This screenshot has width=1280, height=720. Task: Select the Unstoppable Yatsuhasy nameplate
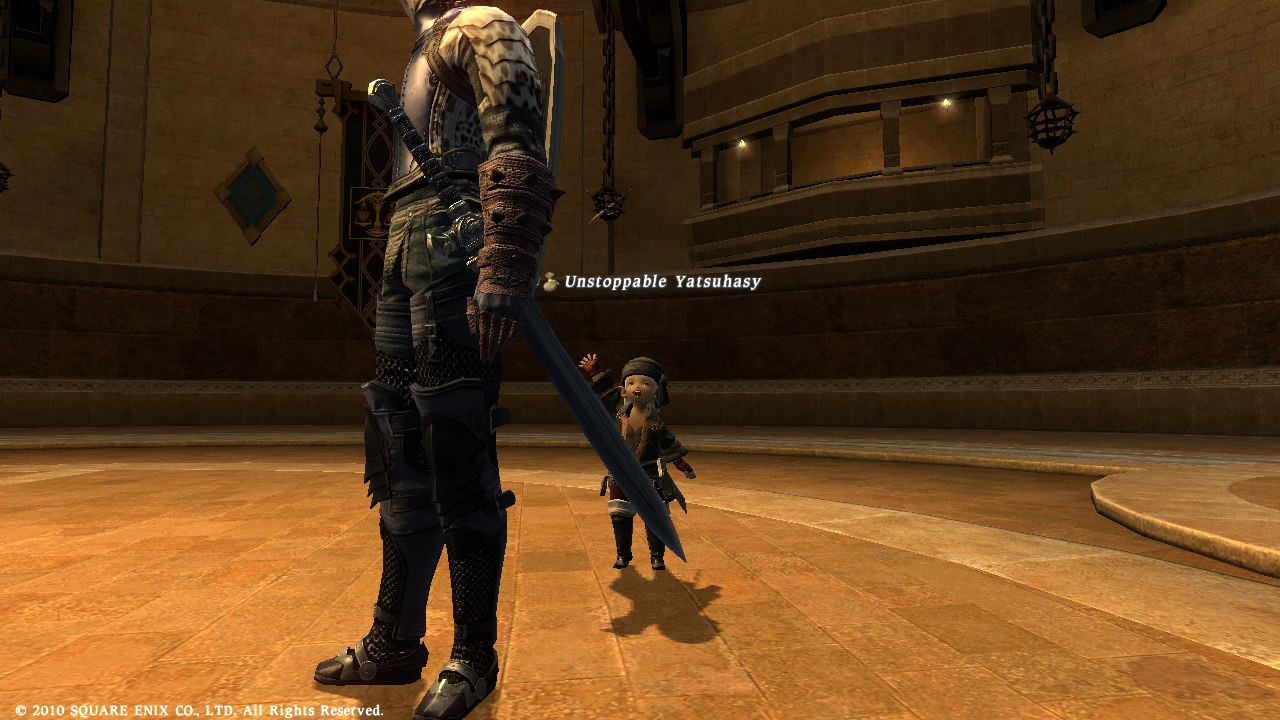pyautogui.click(x=661, y=282)
